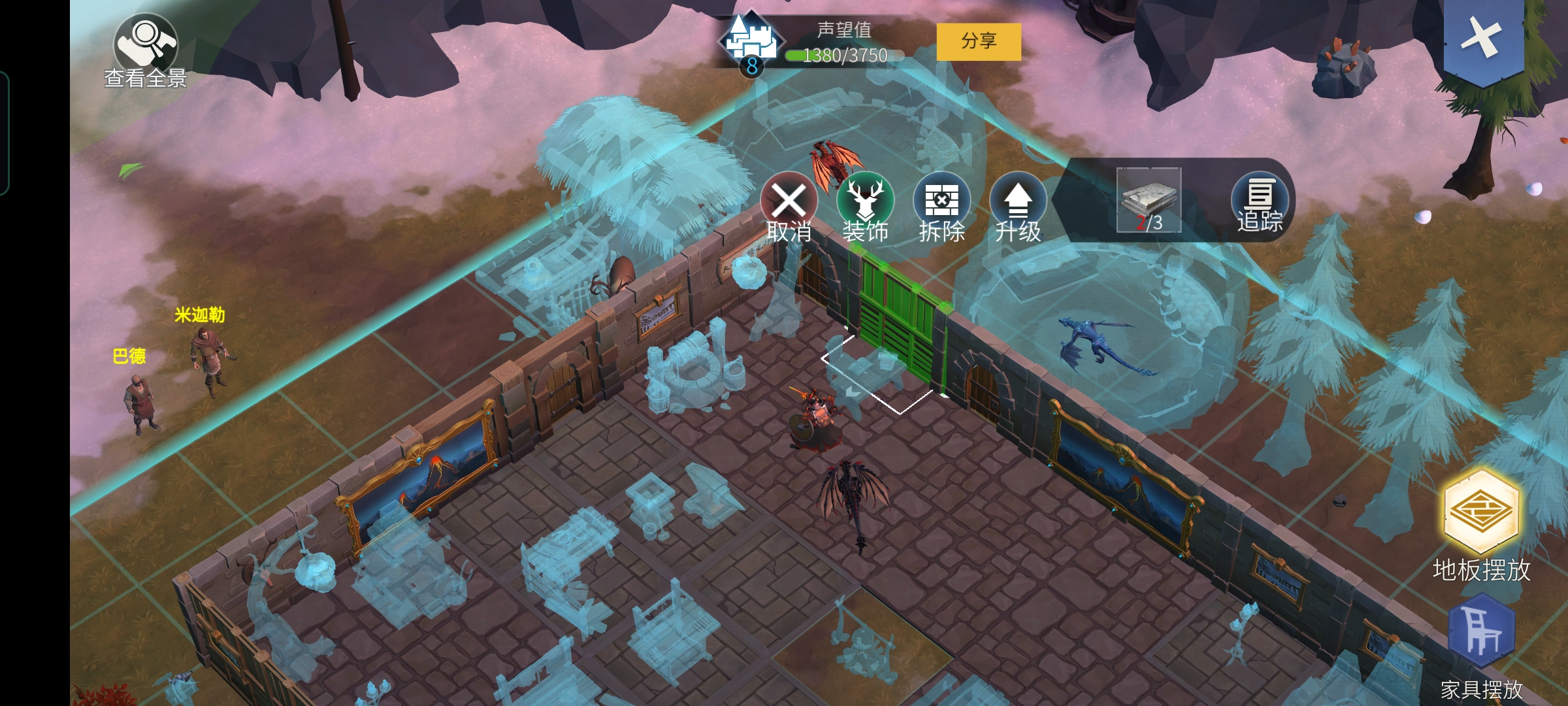Choose the 装饰 decorate option
1568x706 pixels.
(865, 207)
